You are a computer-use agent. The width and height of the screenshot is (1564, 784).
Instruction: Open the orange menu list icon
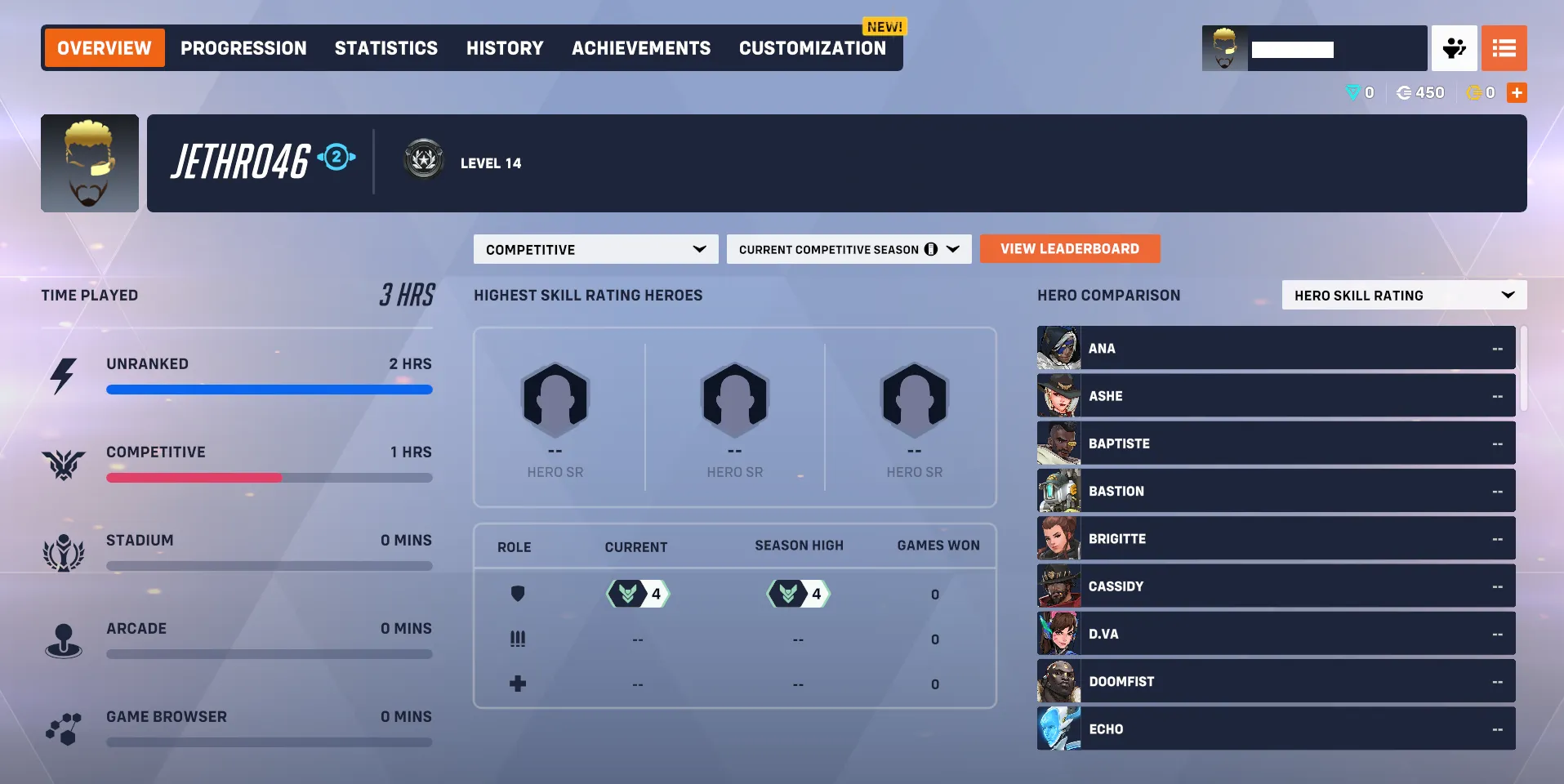coord(1504,48)
